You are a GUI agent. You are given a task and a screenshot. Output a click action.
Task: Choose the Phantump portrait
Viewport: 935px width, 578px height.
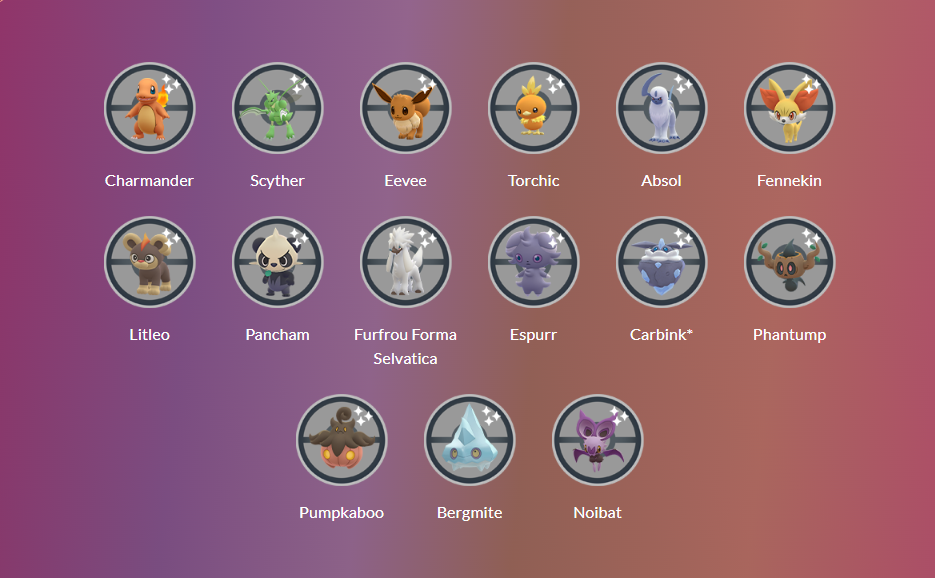point(789,262)
